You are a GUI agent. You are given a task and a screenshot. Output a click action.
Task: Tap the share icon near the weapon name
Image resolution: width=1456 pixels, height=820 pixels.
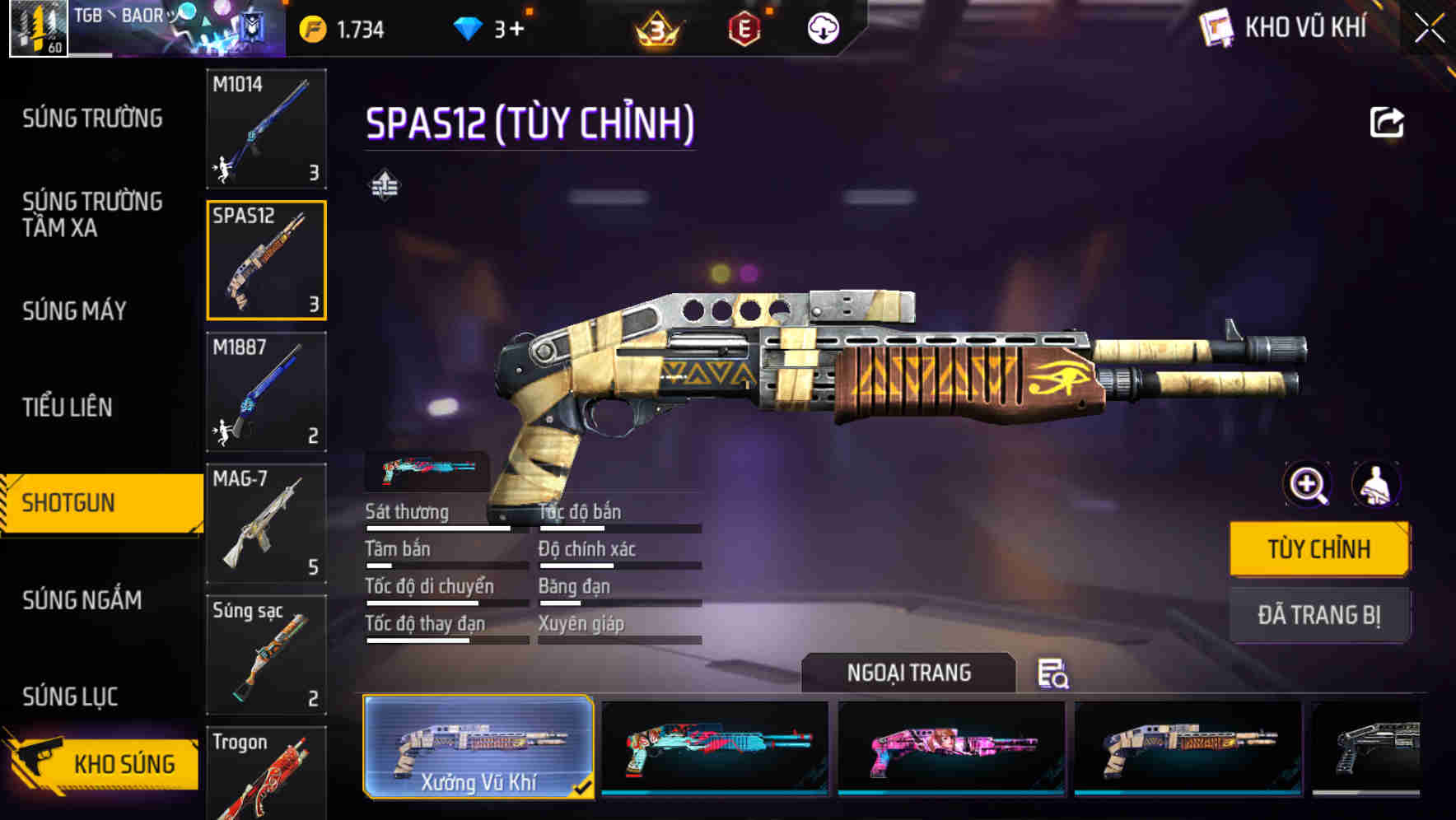(1387, 120)
